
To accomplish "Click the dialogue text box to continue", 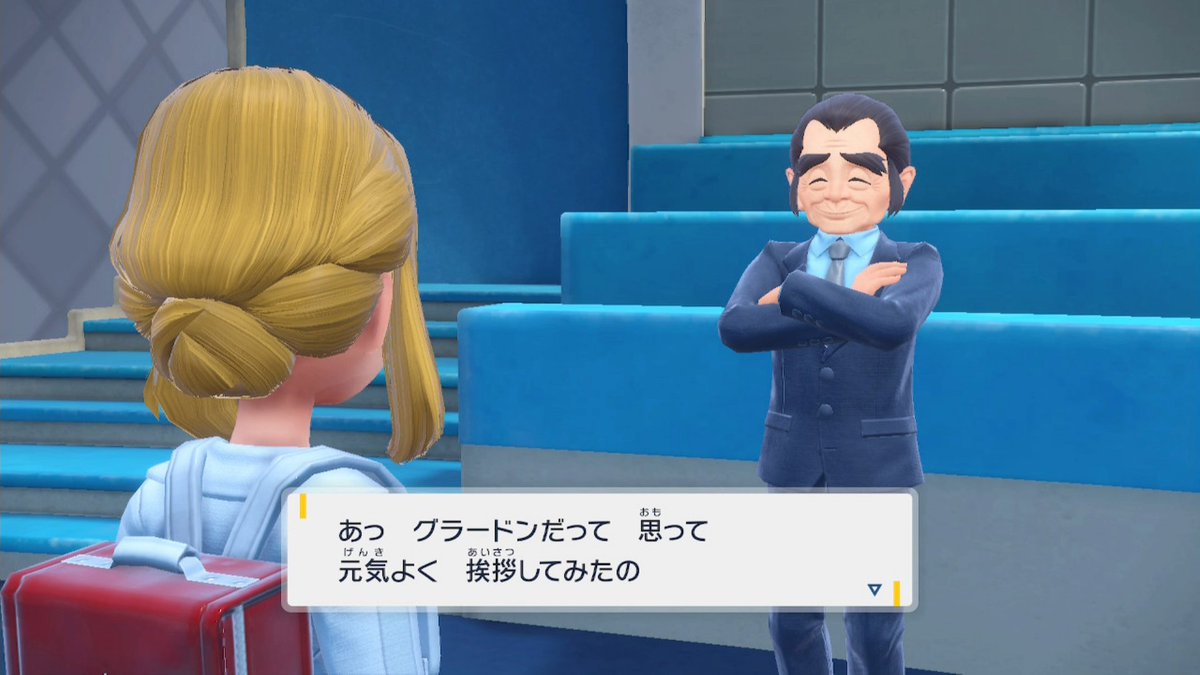I will pyautogui.click(x=600, y=551).
